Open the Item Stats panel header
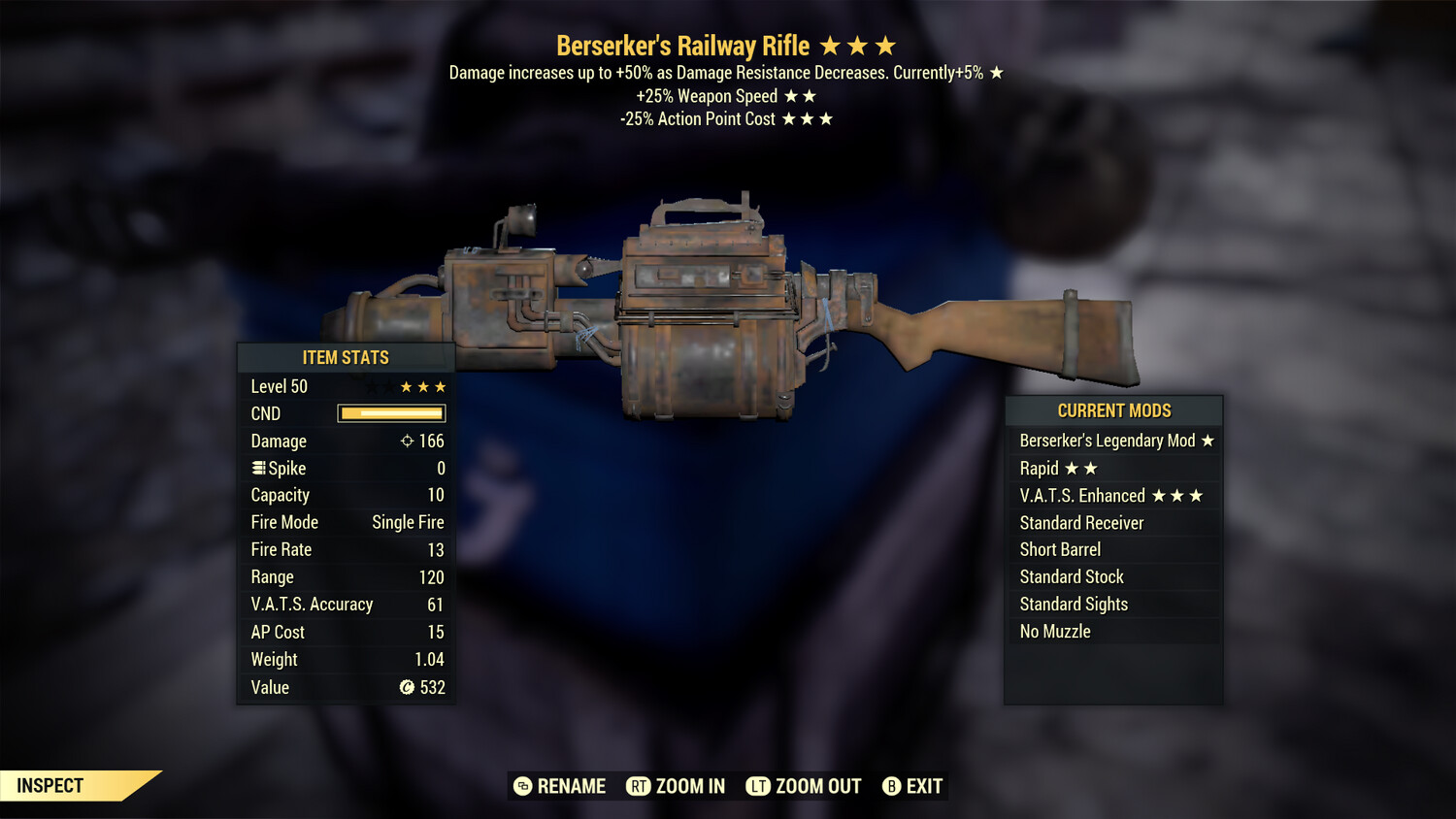The height and width of the screenshot is (819, 1456). click(346, 357)
